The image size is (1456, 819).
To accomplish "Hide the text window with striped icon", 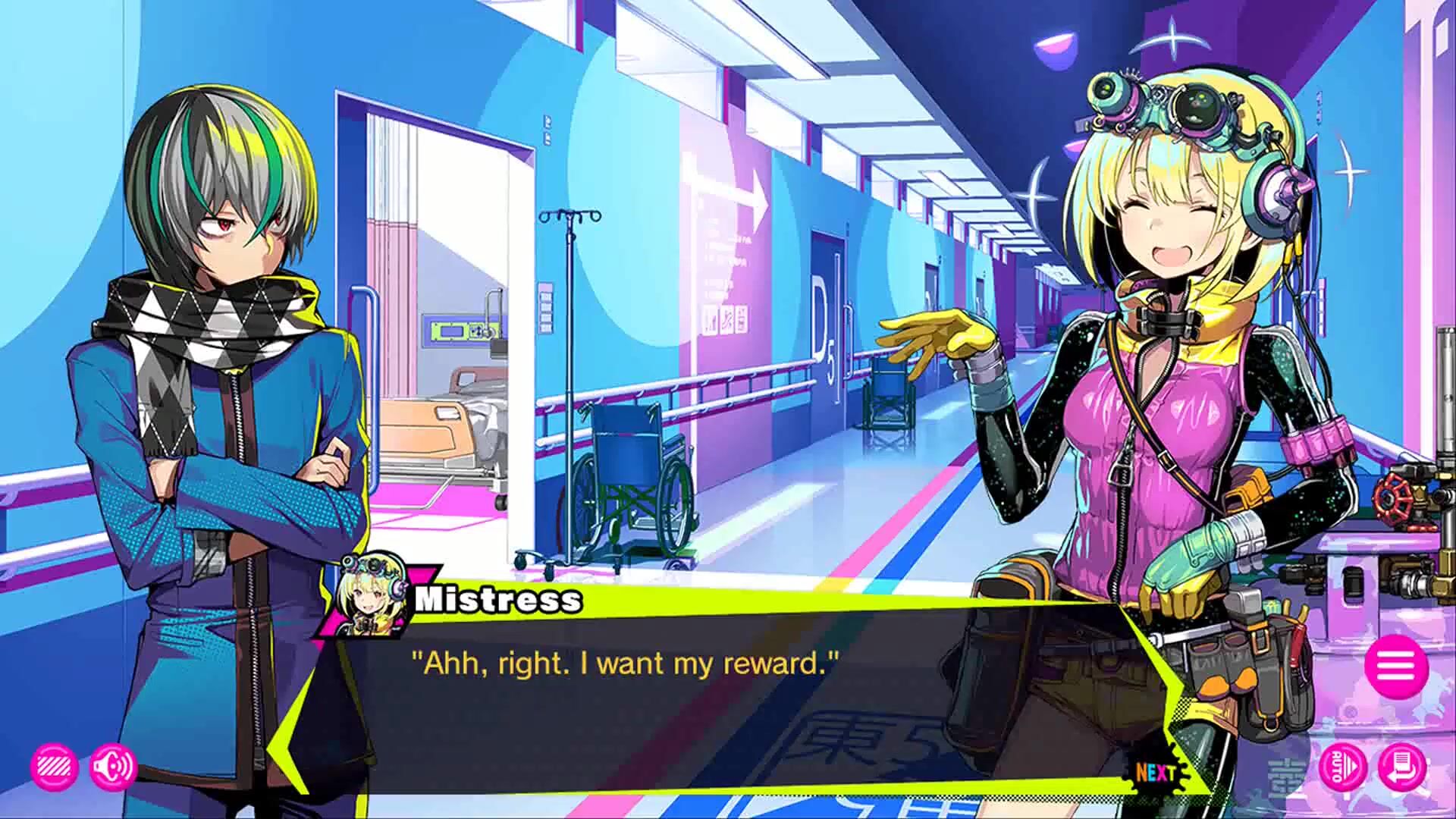I will point(55,767).
